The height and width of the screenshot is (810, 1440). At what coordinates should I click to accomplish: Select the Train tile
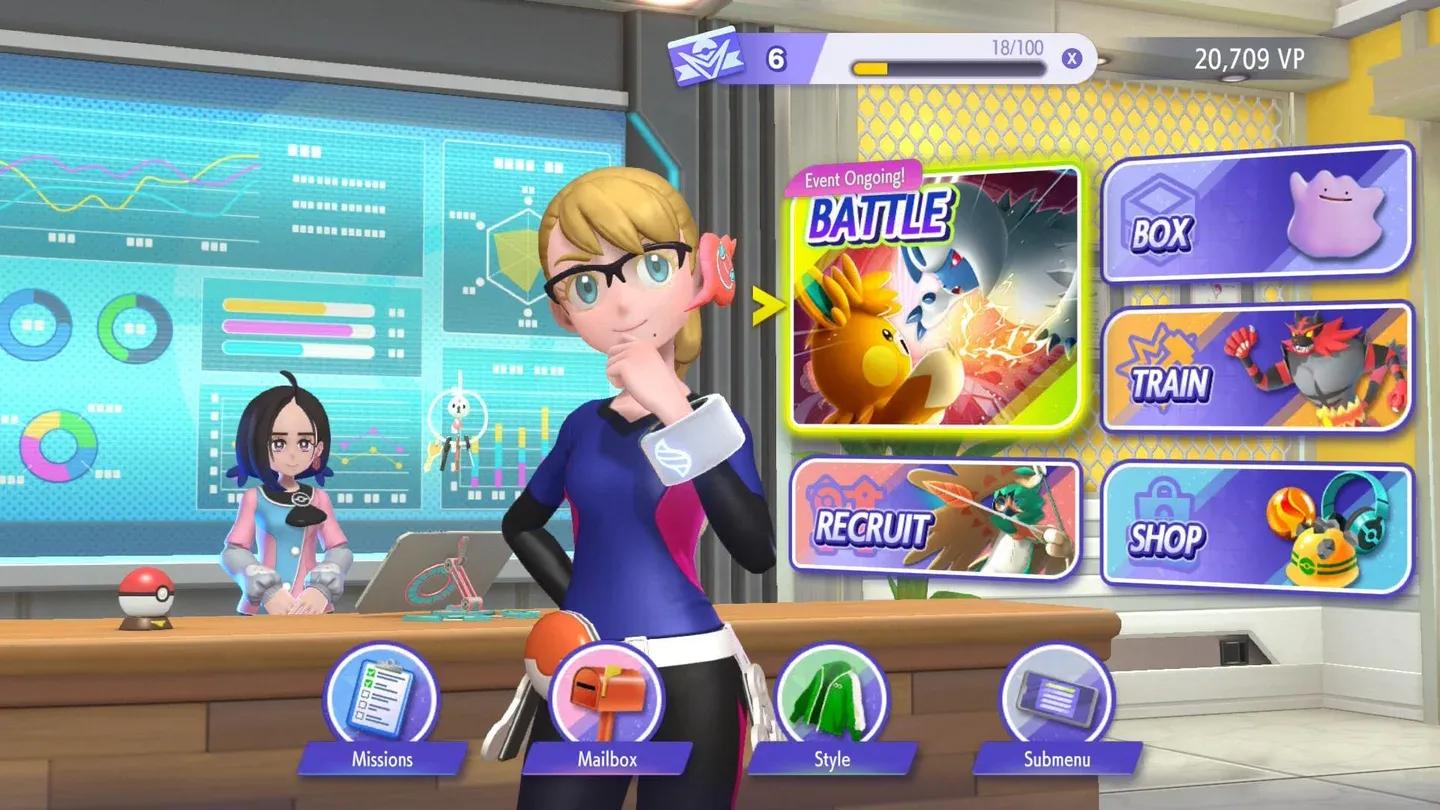click(1257, 368)
